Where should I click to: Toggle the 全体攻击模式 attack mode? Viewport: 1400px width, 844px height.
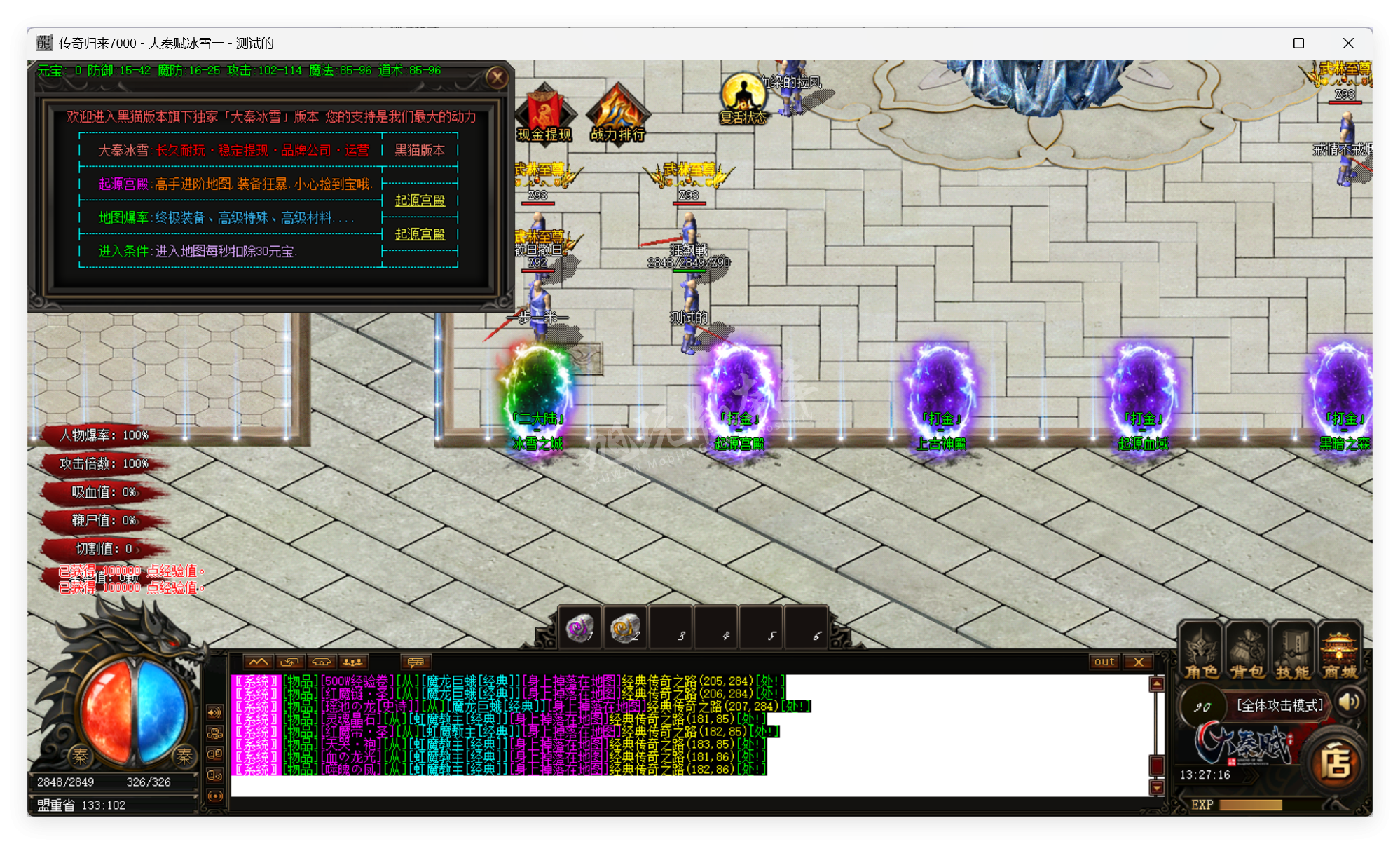[1279, 705]
